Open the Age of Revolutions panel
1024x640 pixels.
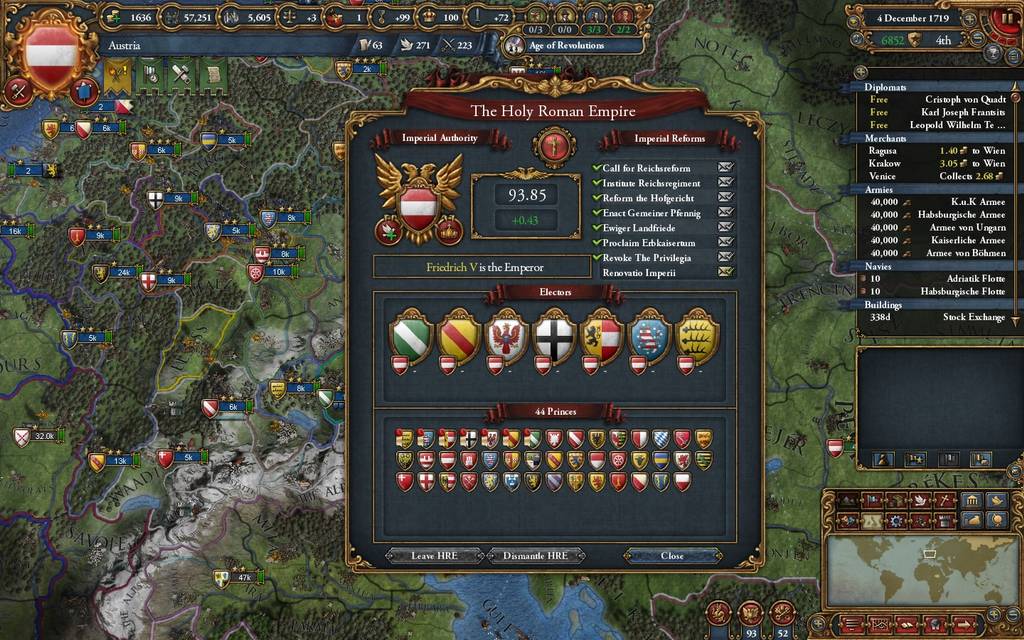566,45
